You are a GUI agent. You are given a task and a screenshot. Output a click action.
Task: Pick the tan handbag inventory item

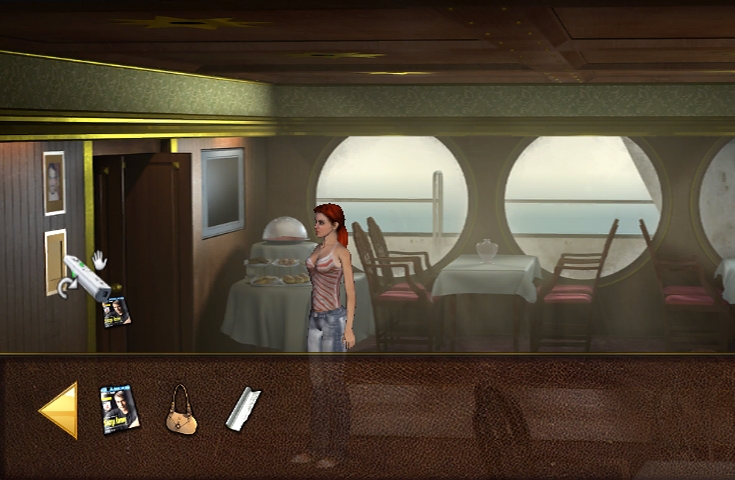pyautogui.click(x=181, y=410)
